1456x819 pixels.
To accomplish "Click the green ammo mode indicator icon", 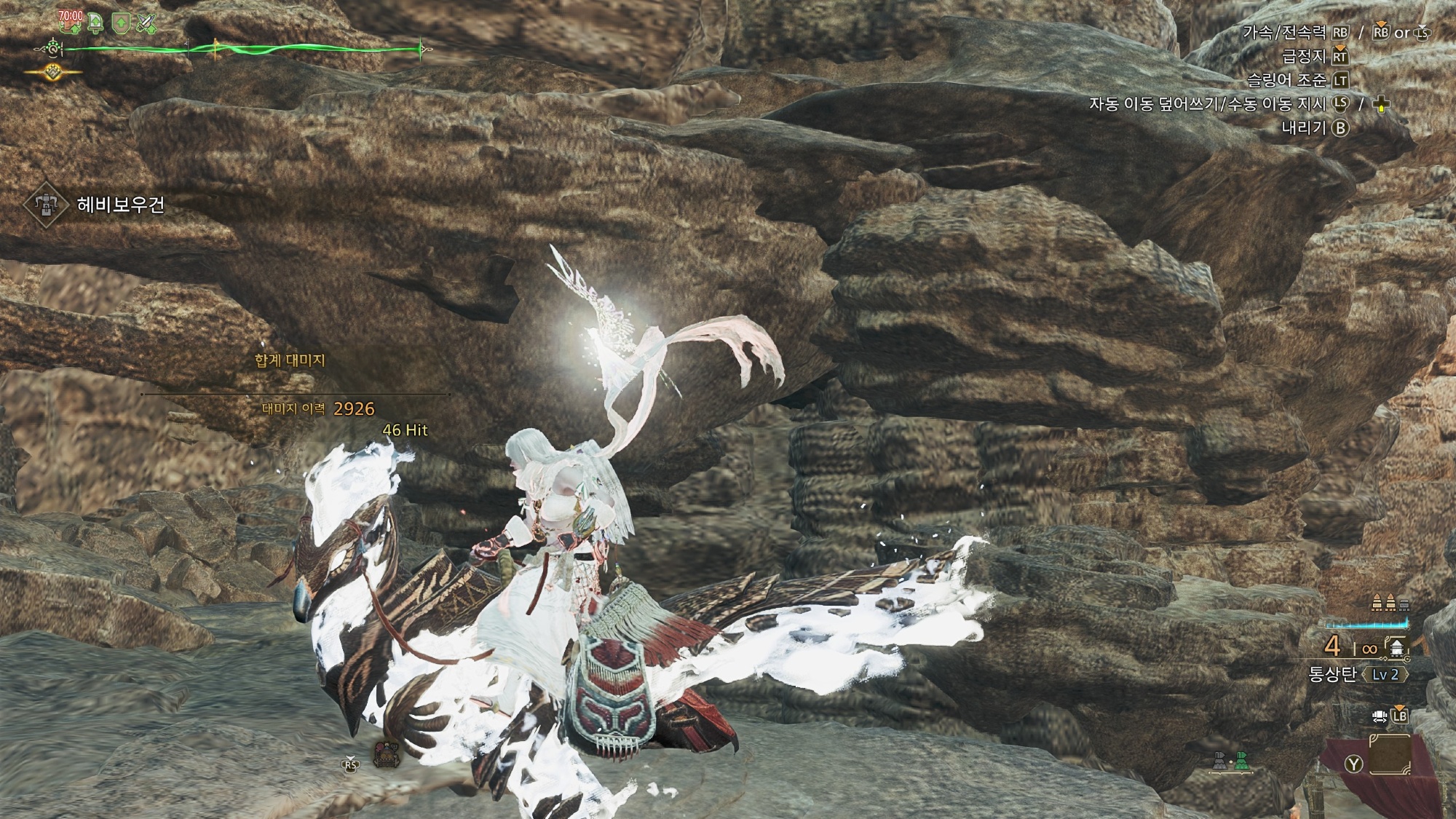I will (x=1243, y=761).
